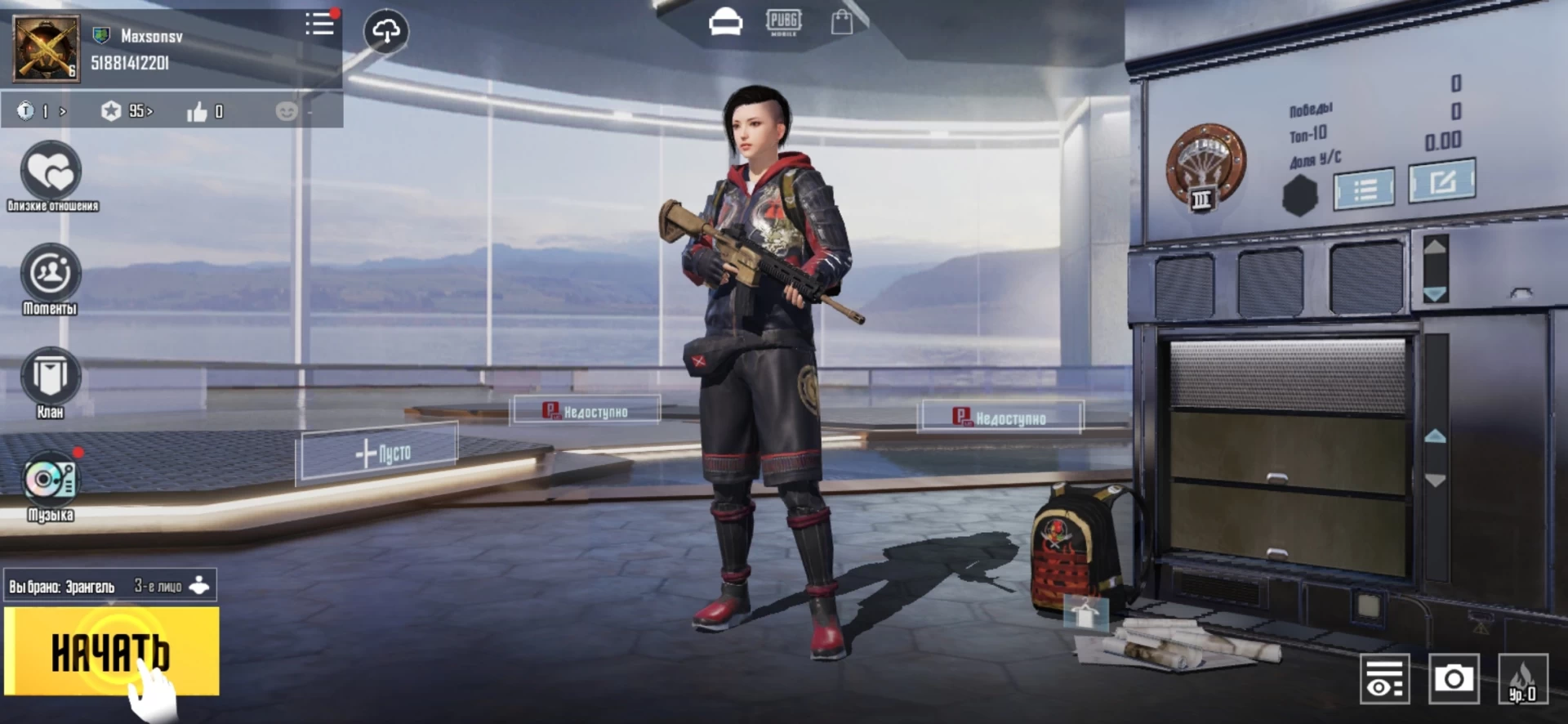Open the Клан menu
The width and height of the screenshot is (1568, 724).
[x=51, y=377]
